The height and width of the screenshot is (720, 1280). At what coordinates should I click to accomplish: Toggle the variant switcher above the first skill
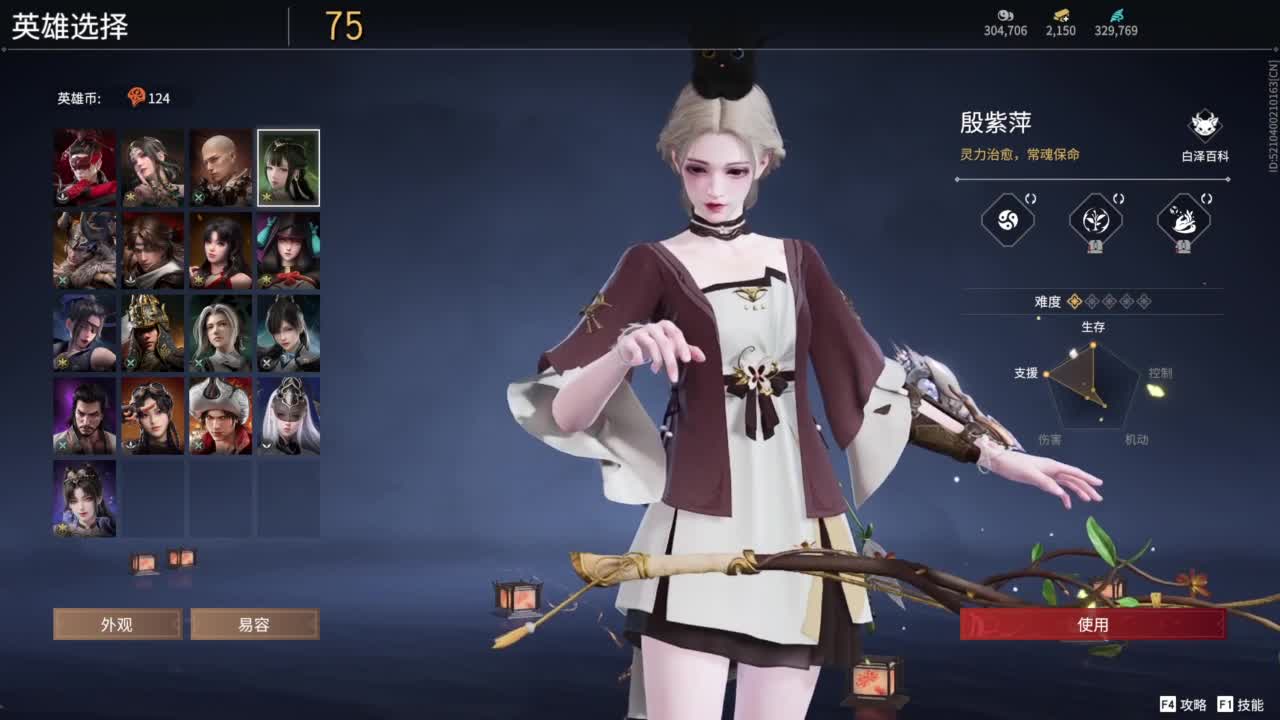click(x=1031, y=200)
